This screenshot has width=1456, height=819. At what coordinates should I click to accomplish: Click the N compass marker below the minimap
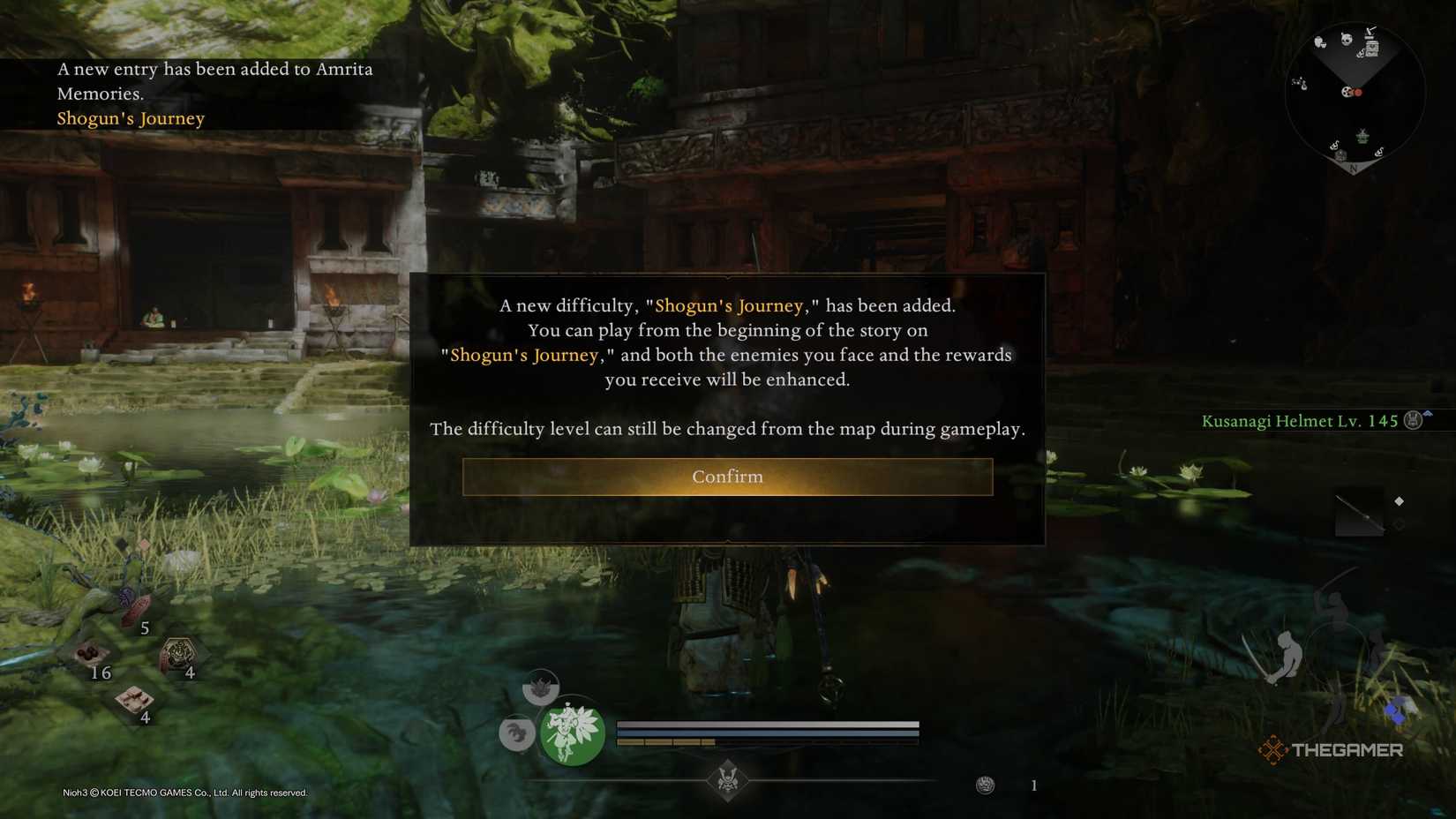pos(1353,167)
